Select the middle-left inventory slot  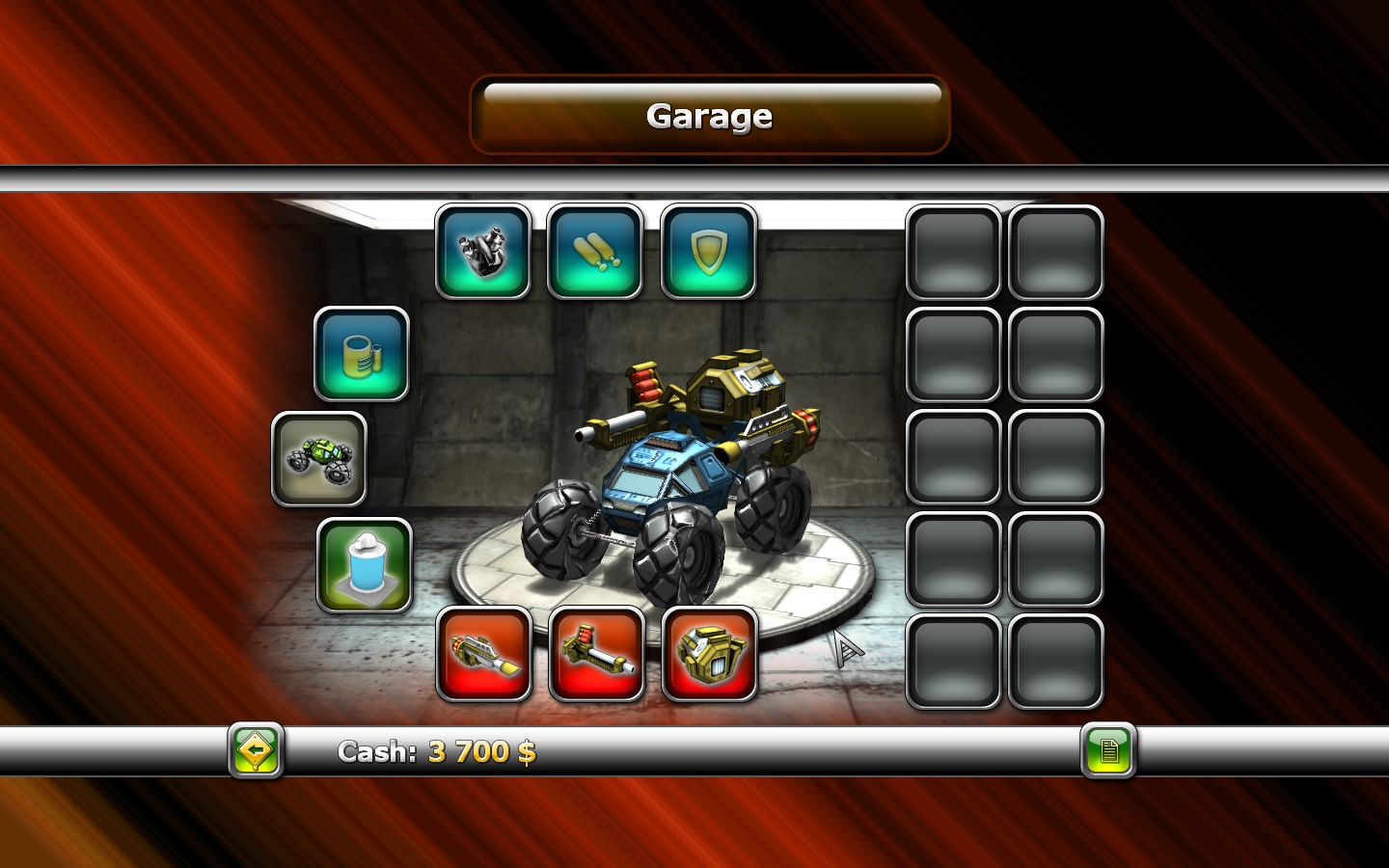tap(953, 455)
